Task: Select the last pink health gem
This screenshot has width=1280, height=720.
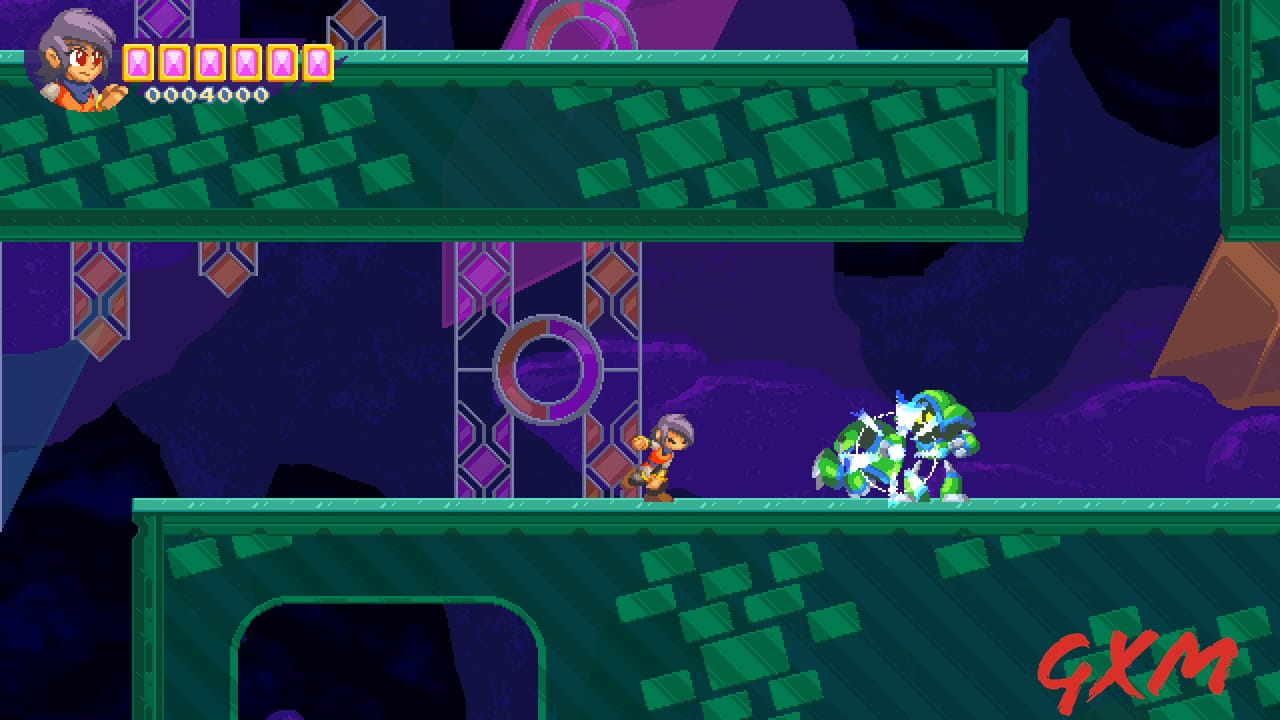Action: pos(317,63)
